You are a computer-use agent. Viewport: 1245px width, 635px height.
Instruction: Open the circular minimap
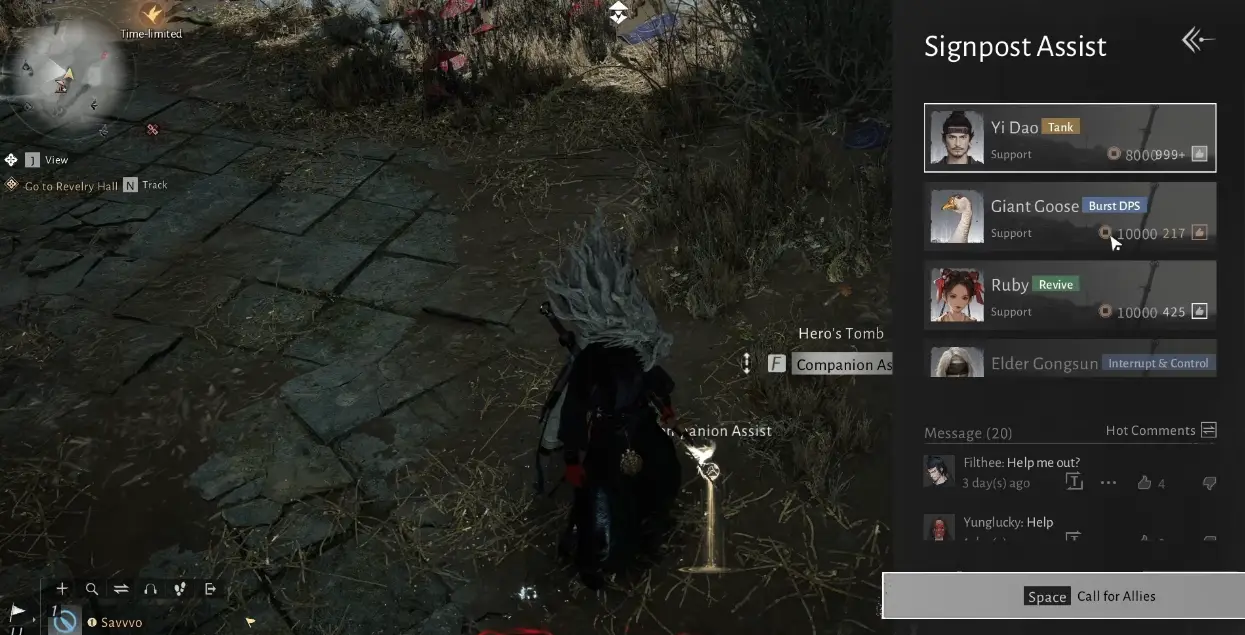click(66, 76)
